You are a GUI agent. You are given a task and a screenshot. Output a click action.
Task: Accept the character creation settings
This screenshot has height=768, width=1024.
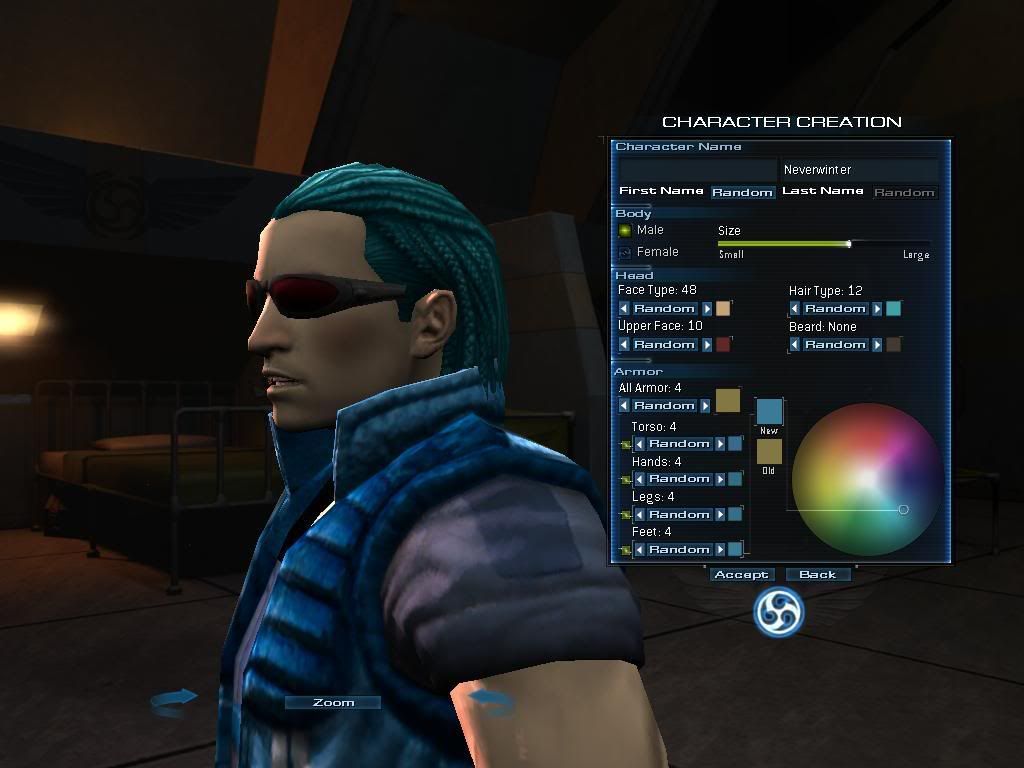click(x=741, y=575)
